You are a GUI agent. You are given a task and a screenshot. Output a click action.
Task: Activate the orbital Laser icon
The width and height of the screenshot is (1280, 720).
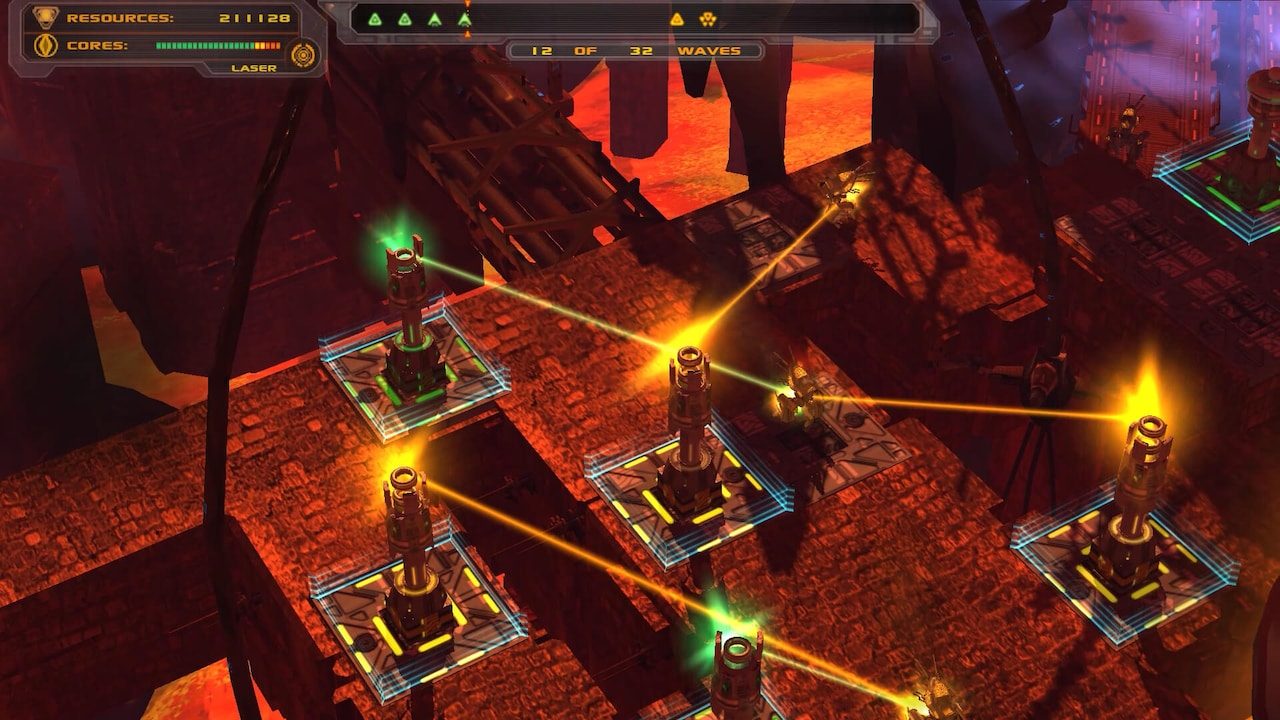coord(303,54)
